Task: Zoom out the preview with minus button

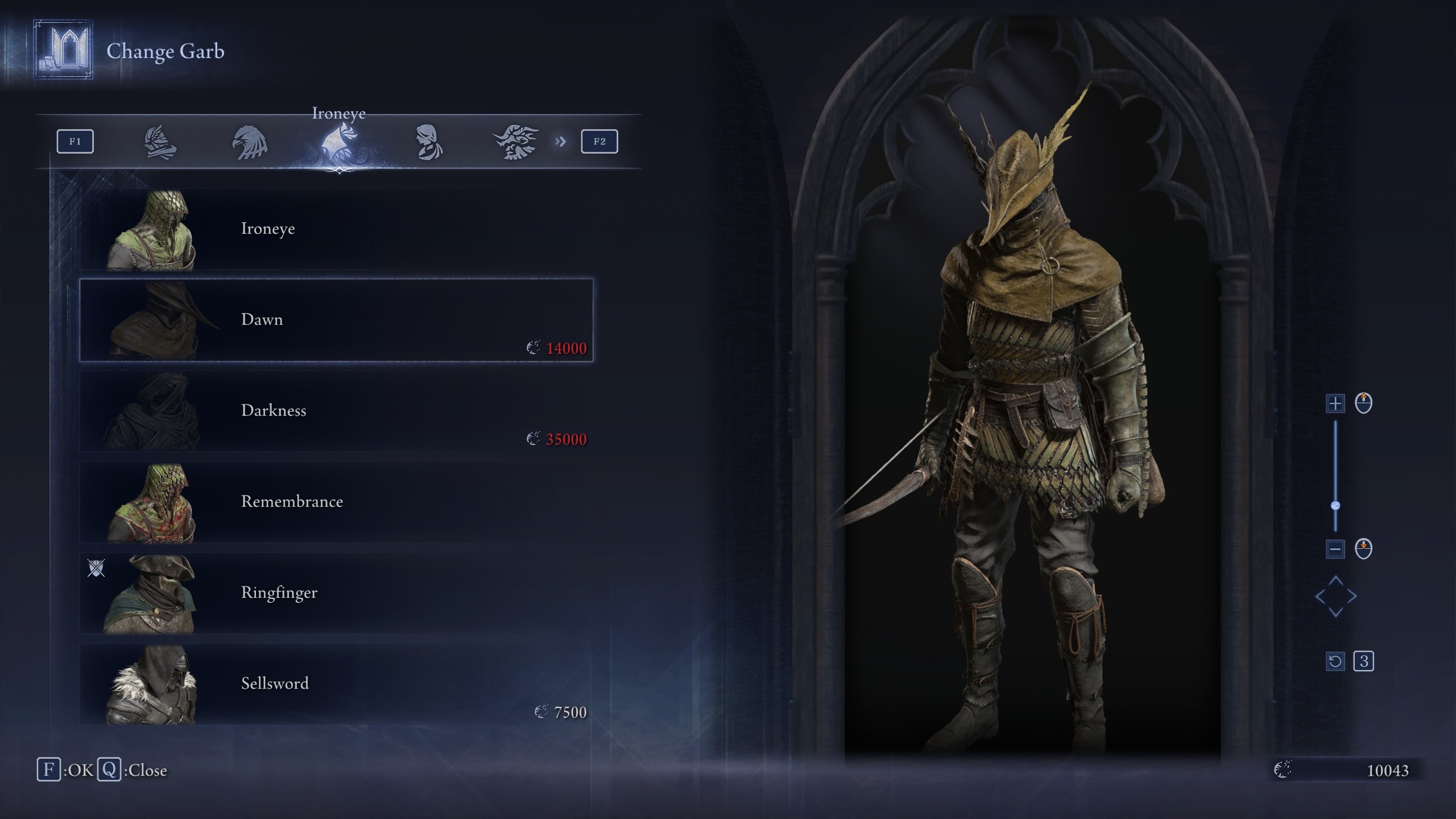Action: pos(1335,549)
